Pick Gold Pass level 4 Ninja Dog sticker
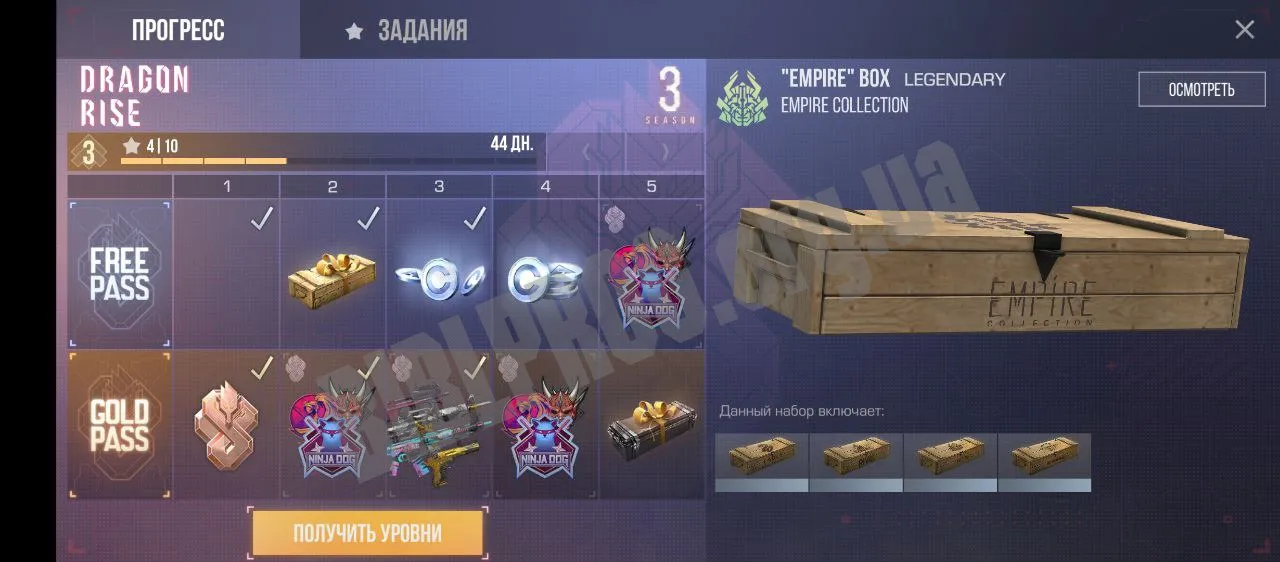Viewport: 1280px width, 562px height. 545,425
